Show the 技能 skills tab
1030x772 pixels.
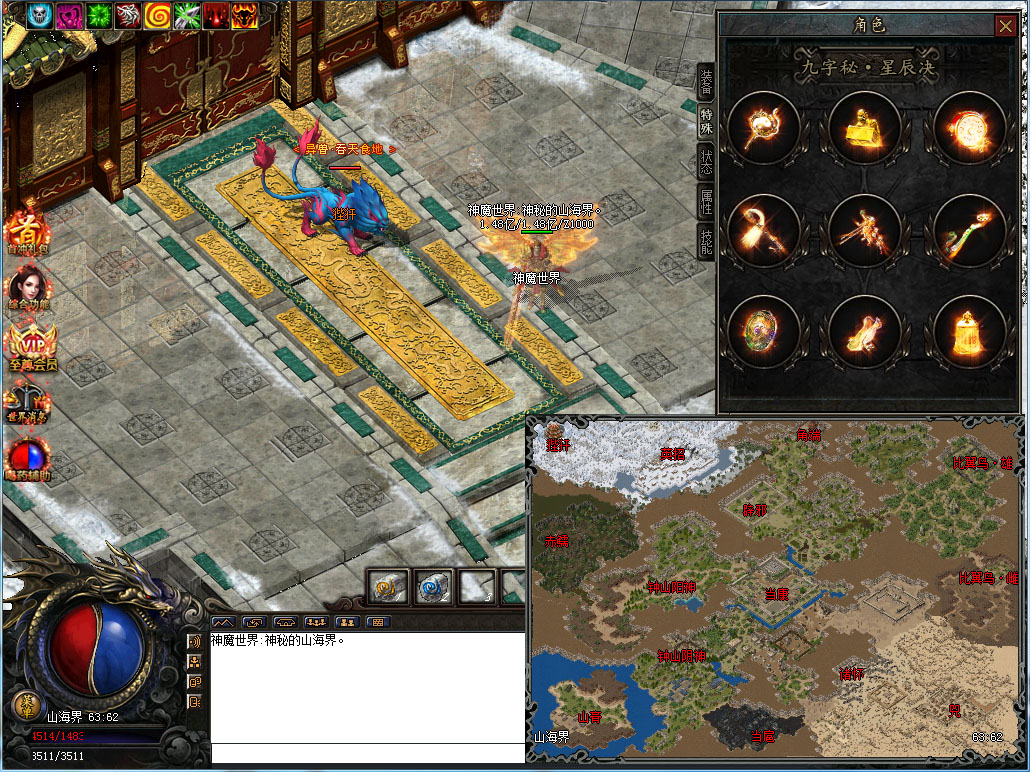point(706,241)
